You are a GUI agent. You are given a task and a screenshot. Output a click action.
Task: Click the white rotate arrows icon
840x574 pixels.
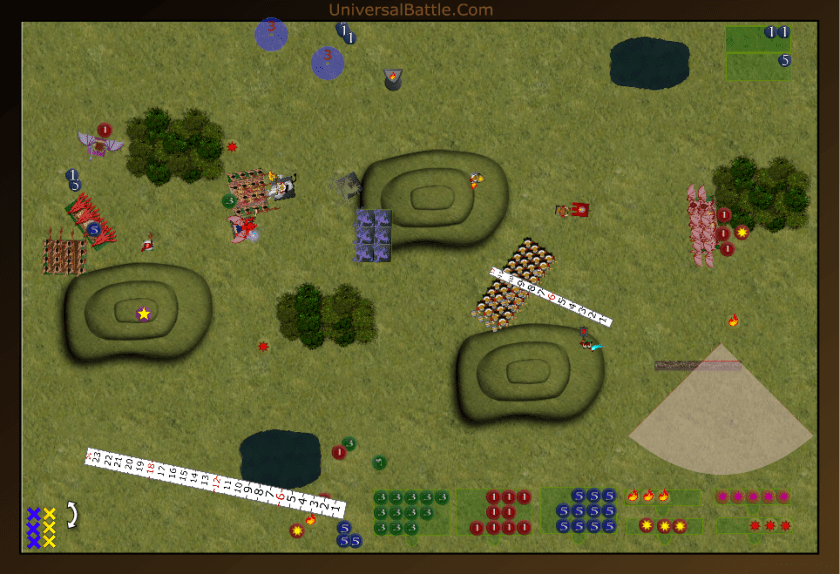click(72, 515)
